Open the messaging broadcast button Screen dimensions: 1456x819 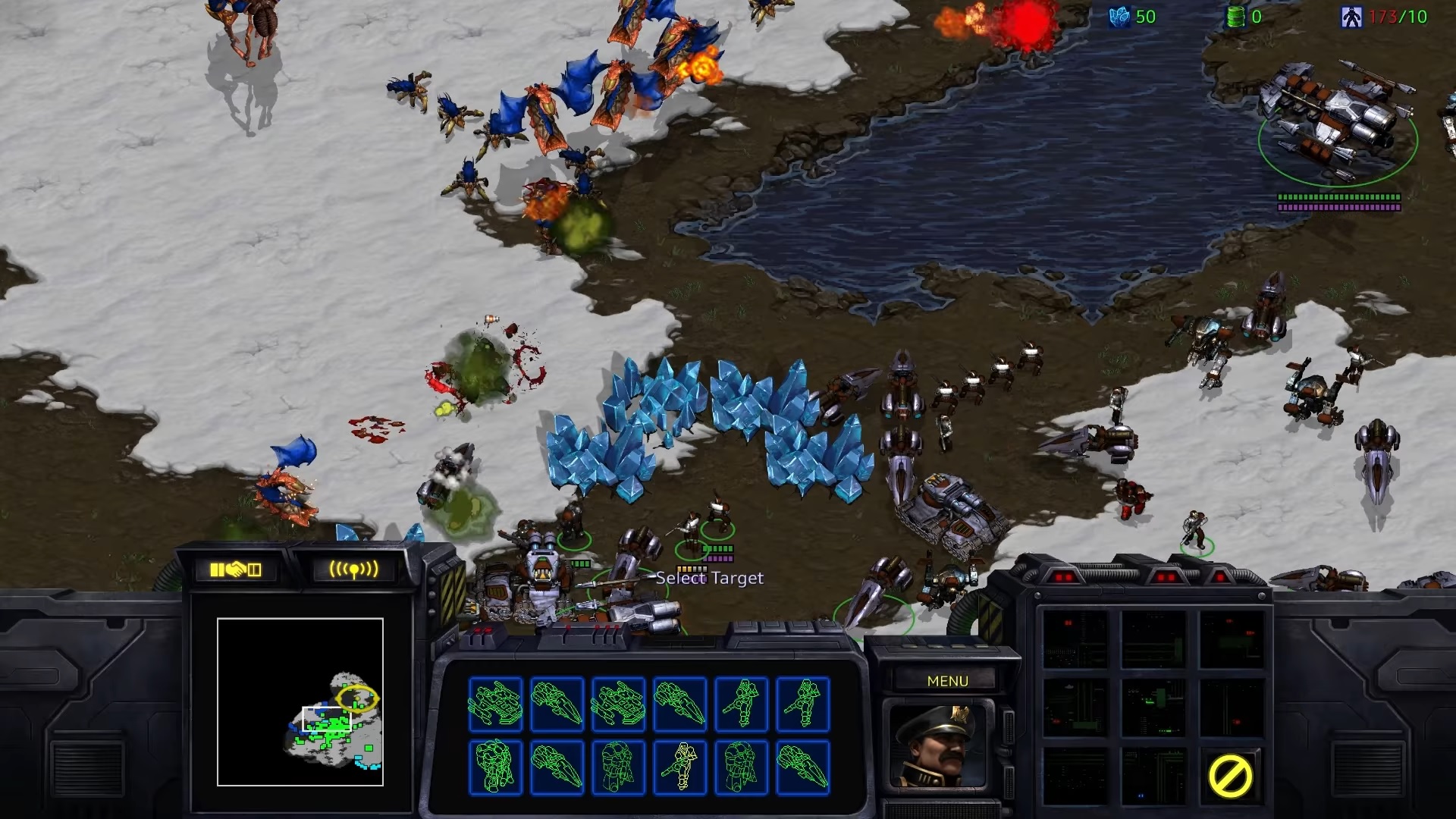(x=353, y=570)
